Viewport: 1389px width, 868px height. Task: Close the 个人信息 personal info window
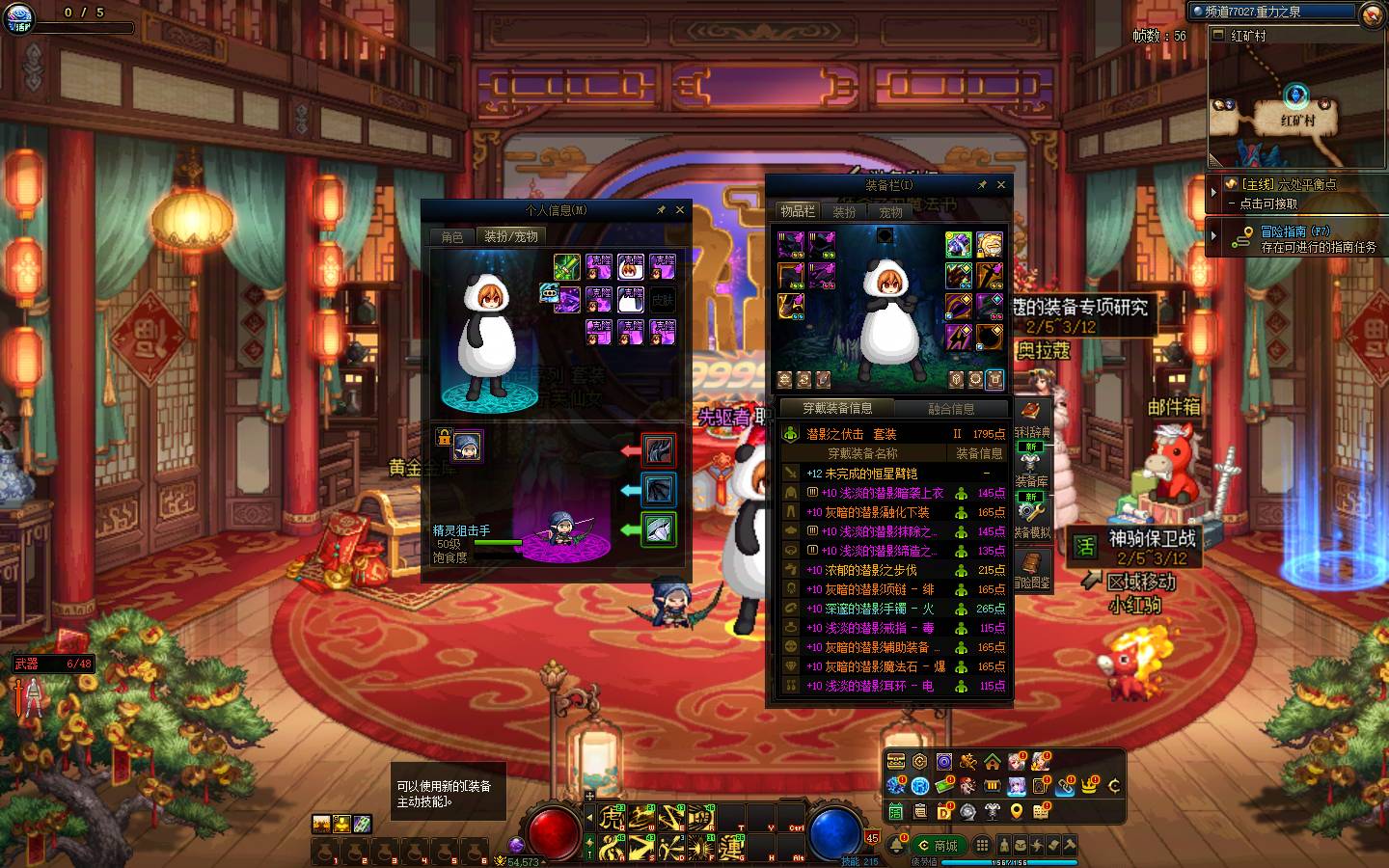[680, 210]
